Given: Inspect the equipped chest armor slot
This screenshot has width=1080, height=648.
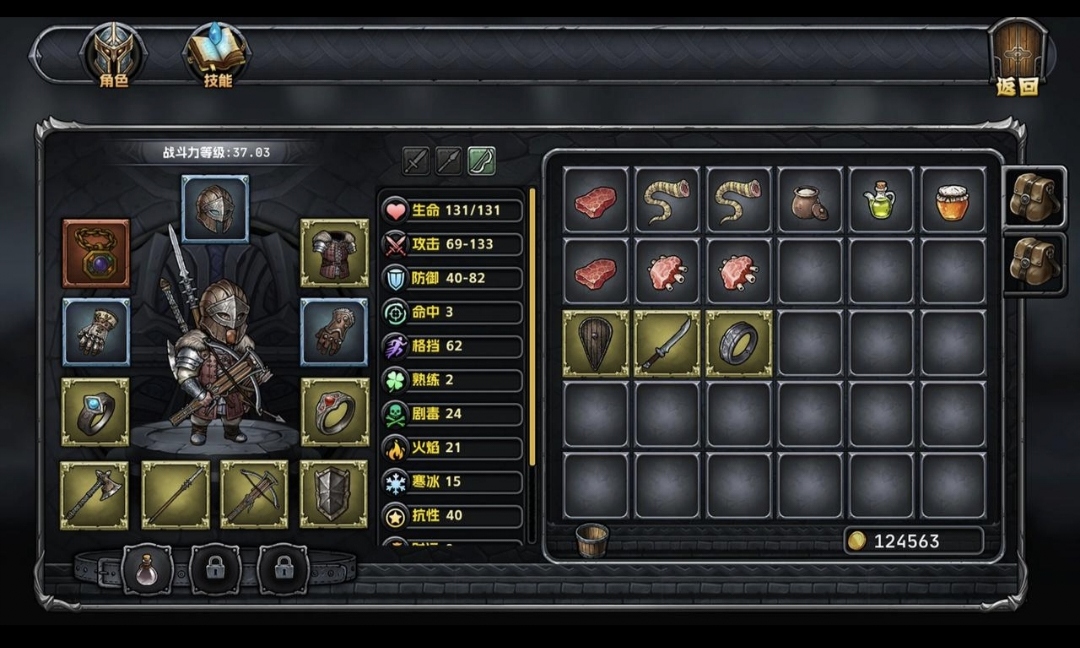Looking at the screenshot, I should point(334,253).
